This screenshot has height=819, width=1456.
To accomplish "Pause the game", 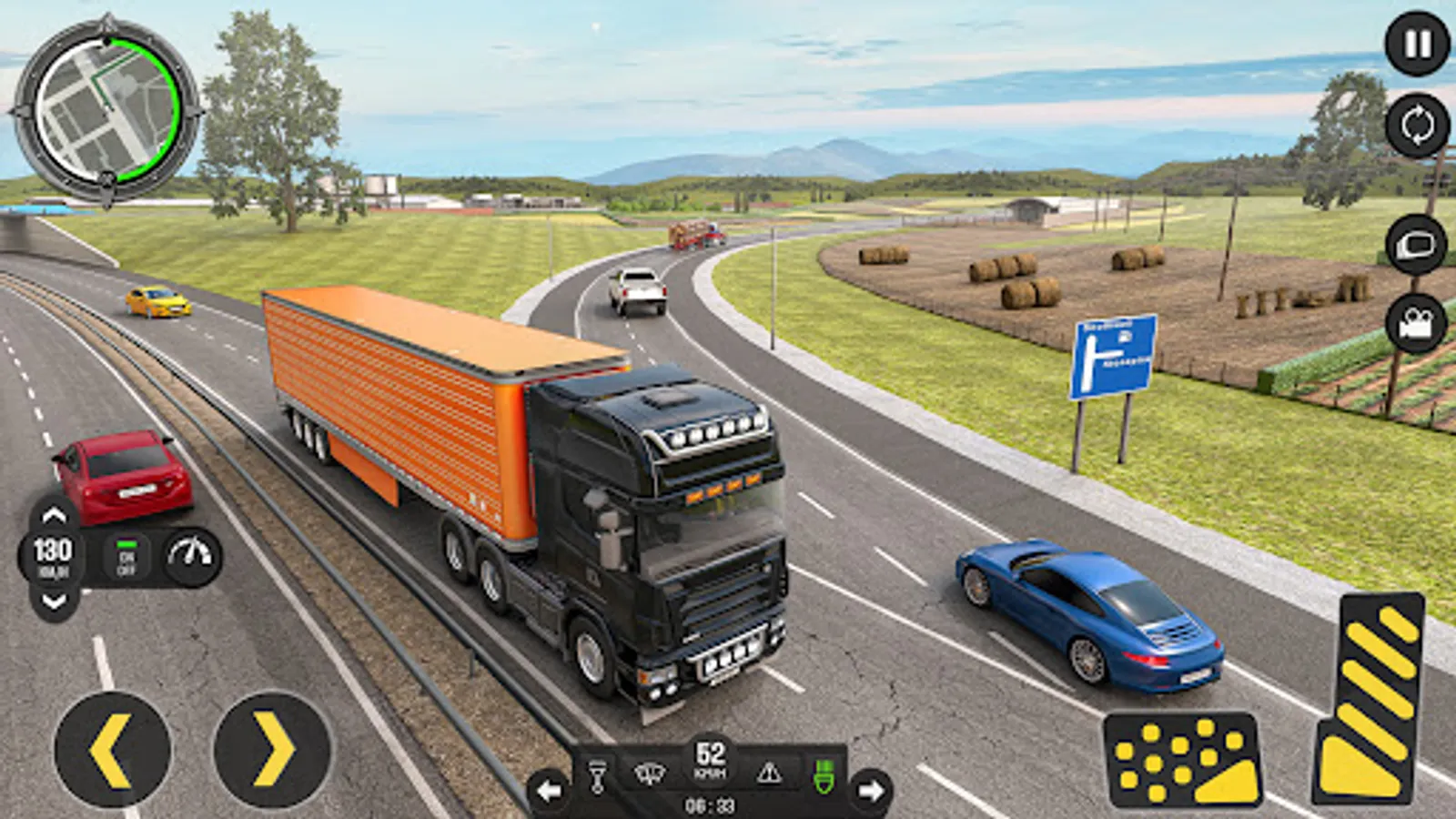I will (1417, 44).
